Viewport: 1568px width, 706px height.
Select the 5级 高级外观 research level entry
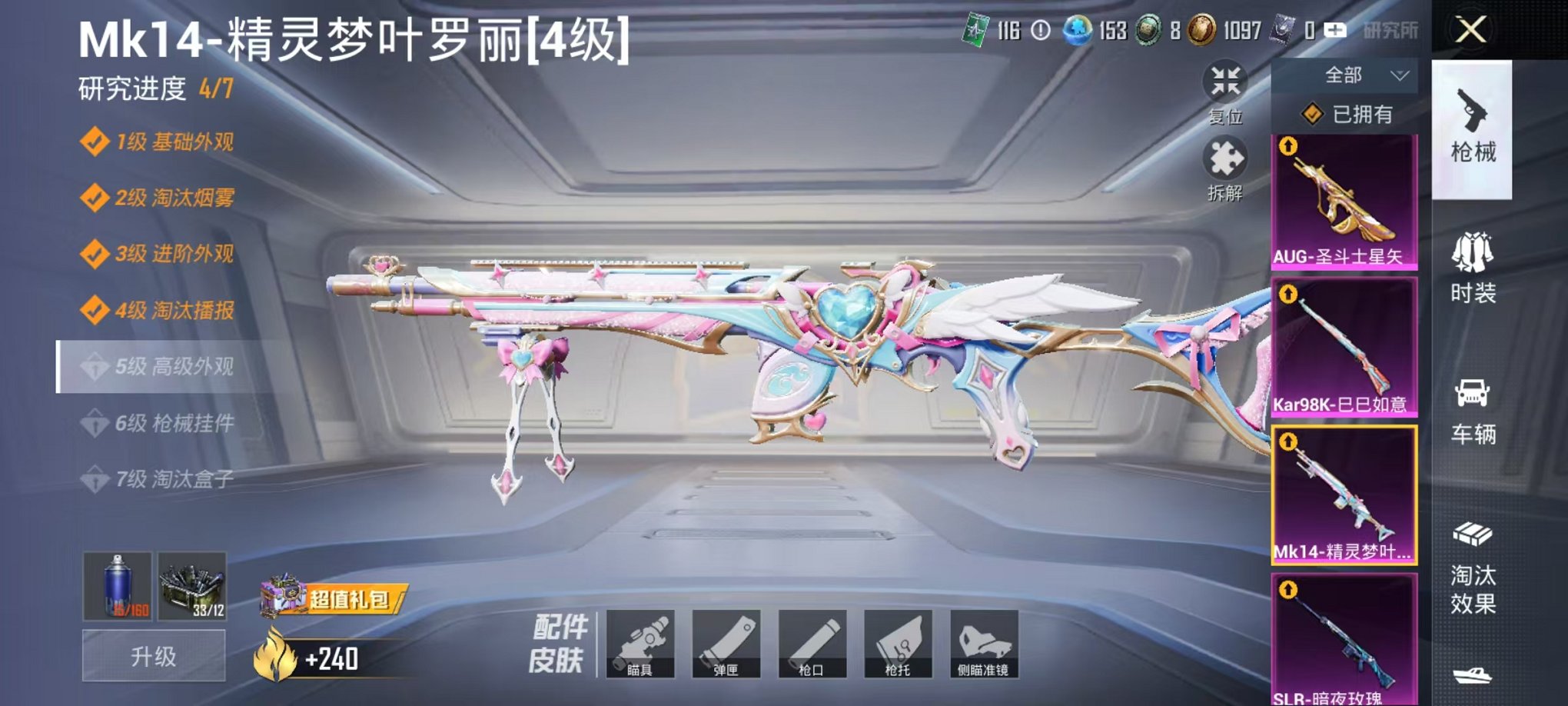point(161,366)
